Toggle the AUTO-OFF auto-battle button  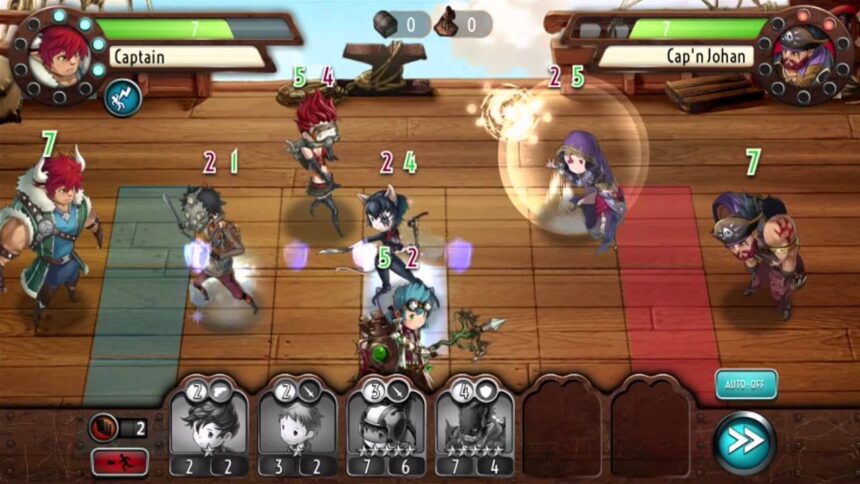tap(745, 384)
